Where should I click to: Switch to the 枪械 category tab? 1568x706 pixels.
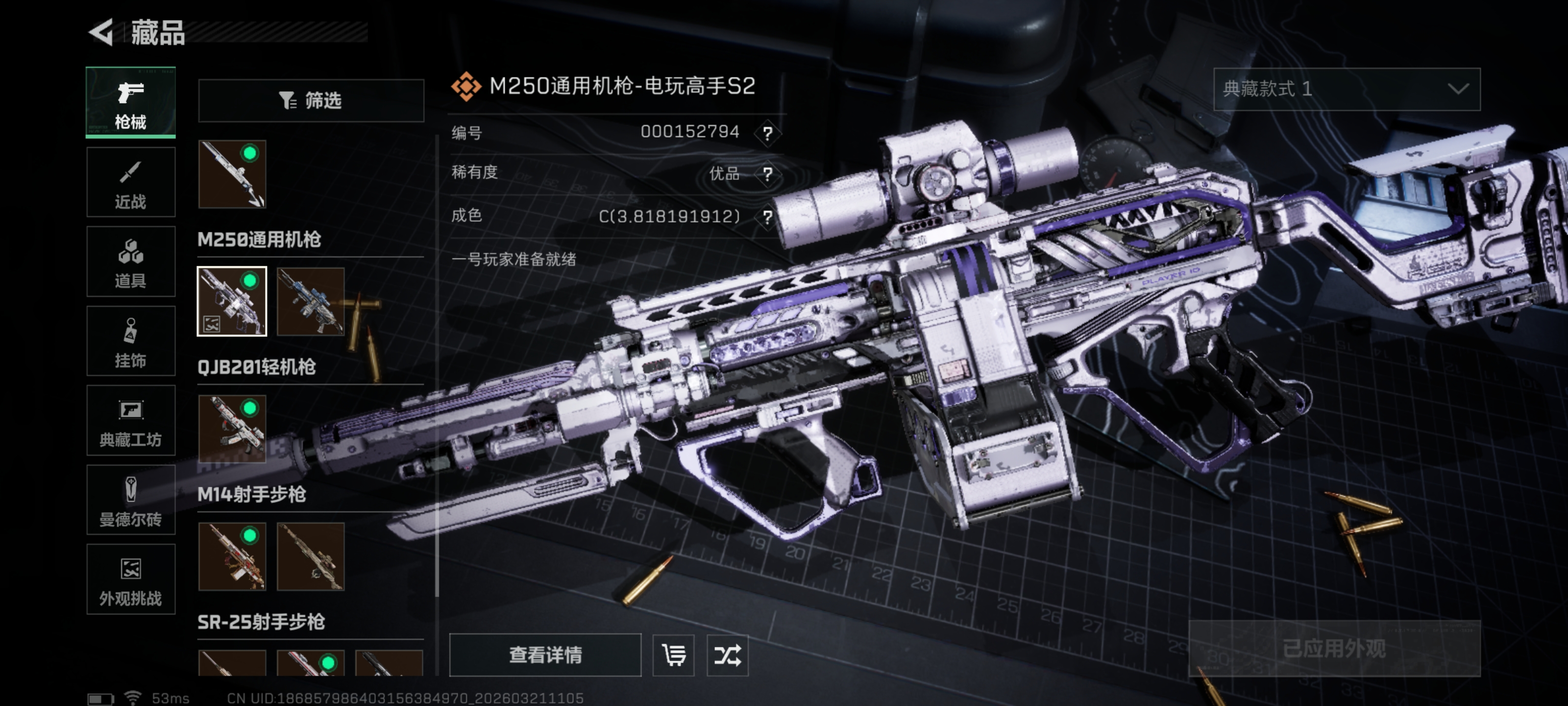(x=130, y=102)
